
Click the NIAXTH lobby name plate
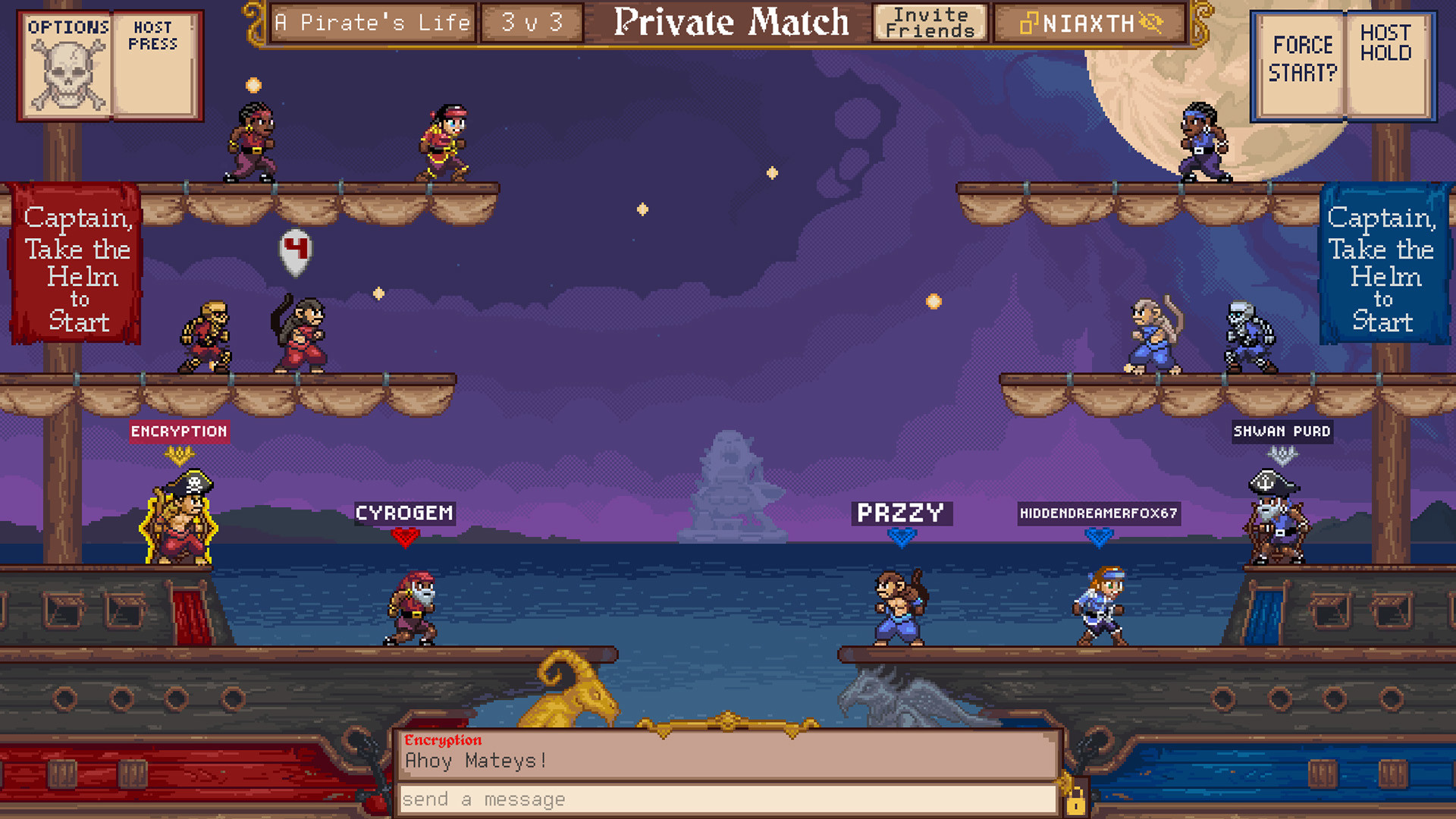tap(1087, 24)
